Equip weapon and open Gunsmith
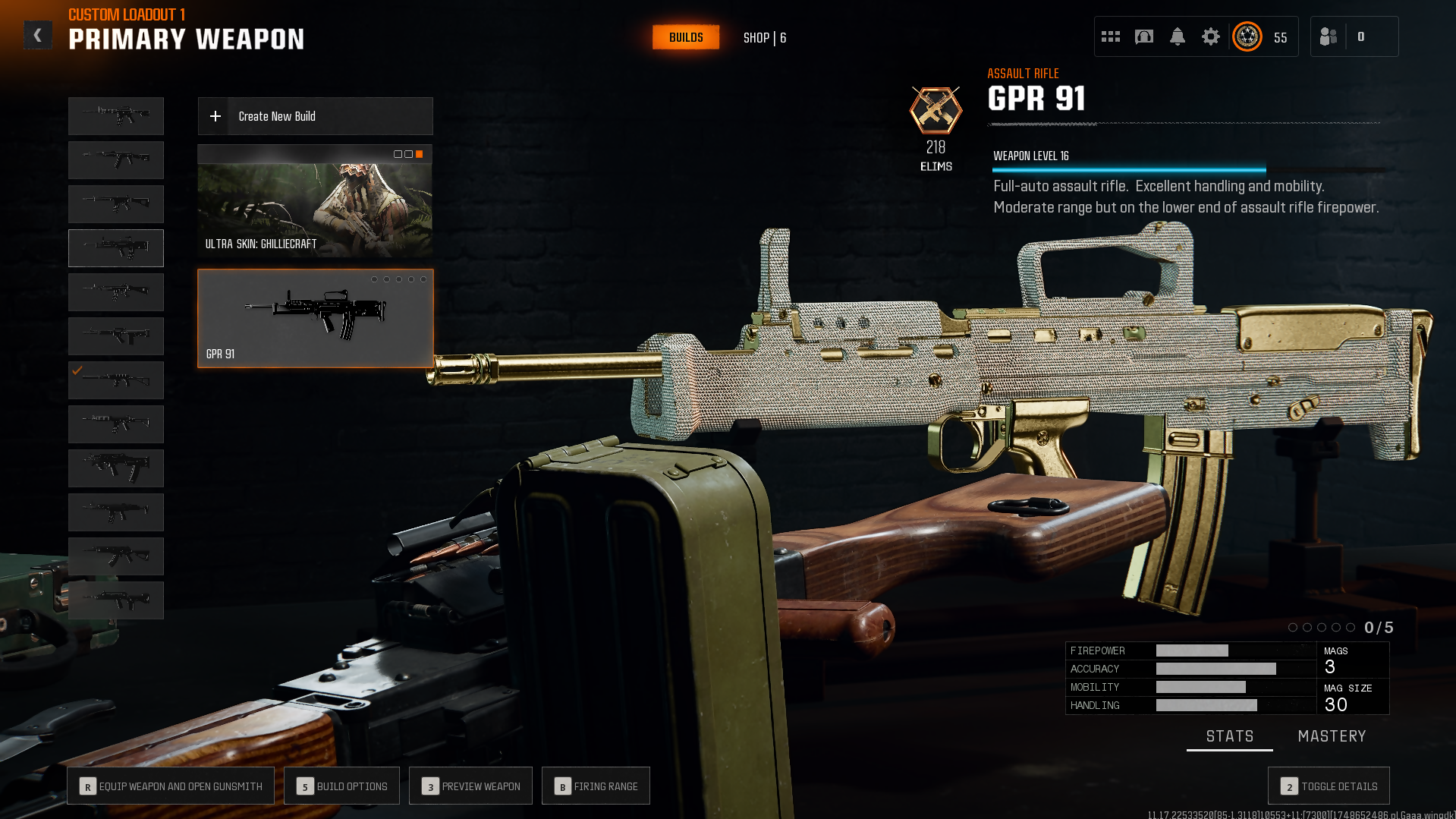1456x819 pixels. (171, 786)
